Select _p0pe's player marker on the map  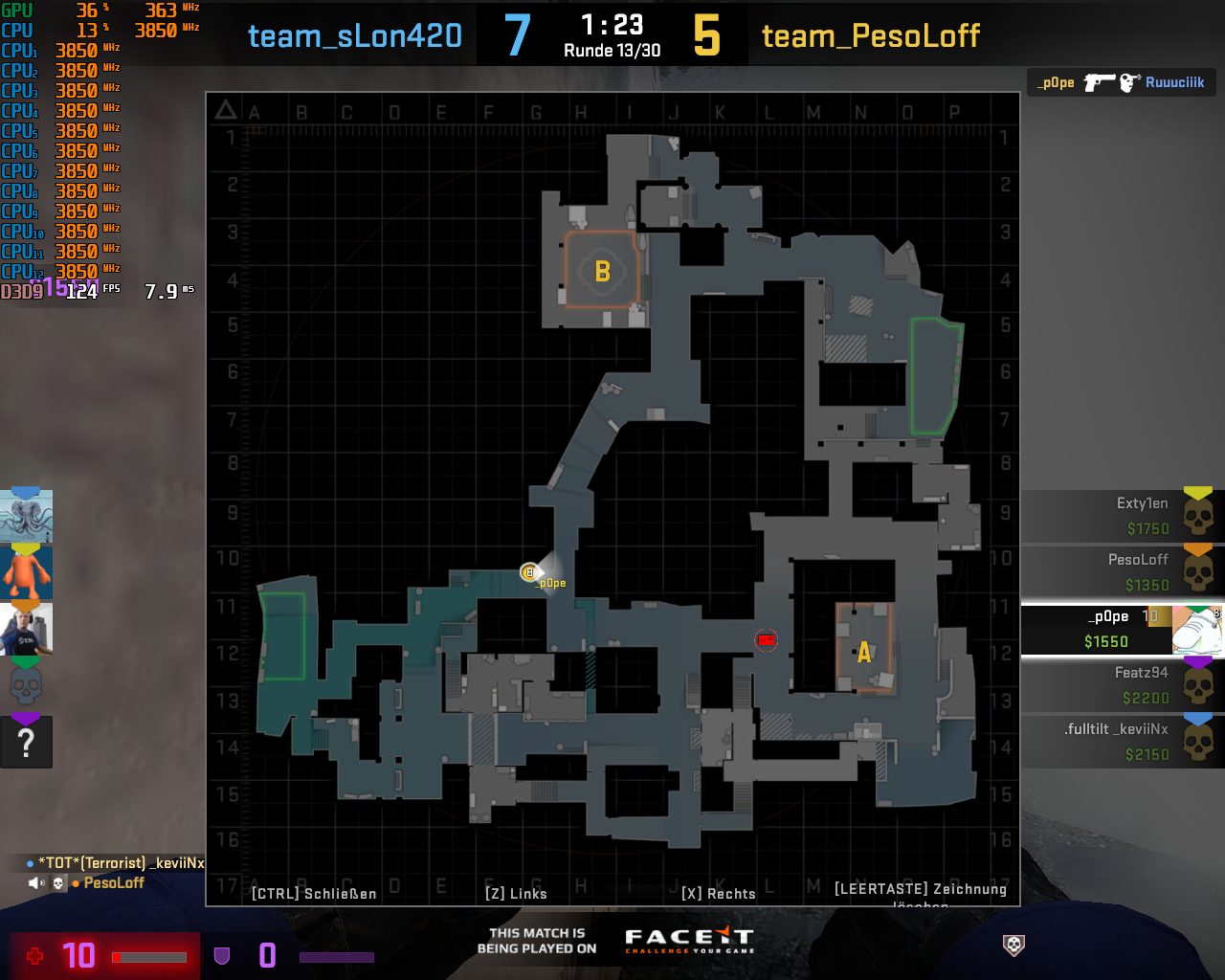coord(529,572)
